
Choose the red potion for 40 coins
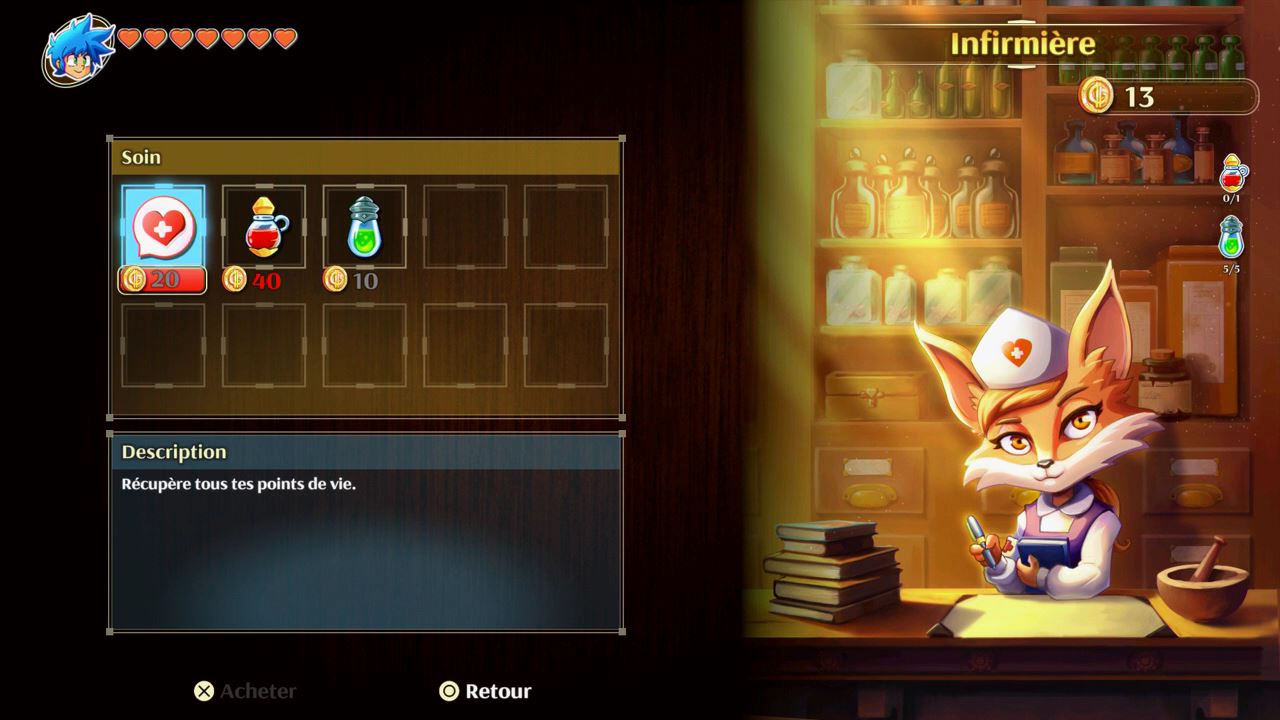click(264, 227)
